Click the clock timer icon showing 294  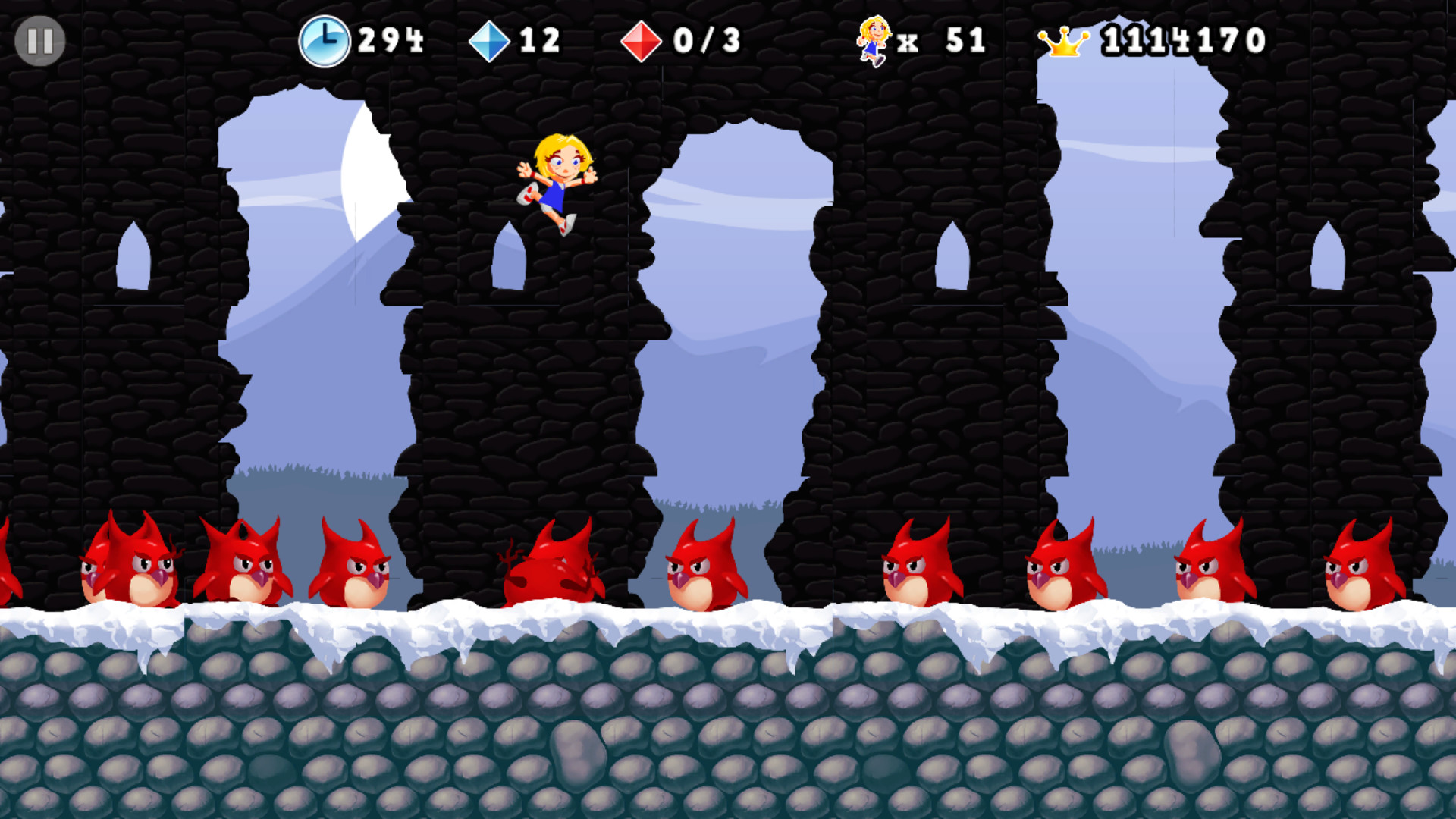pos(325,42)
